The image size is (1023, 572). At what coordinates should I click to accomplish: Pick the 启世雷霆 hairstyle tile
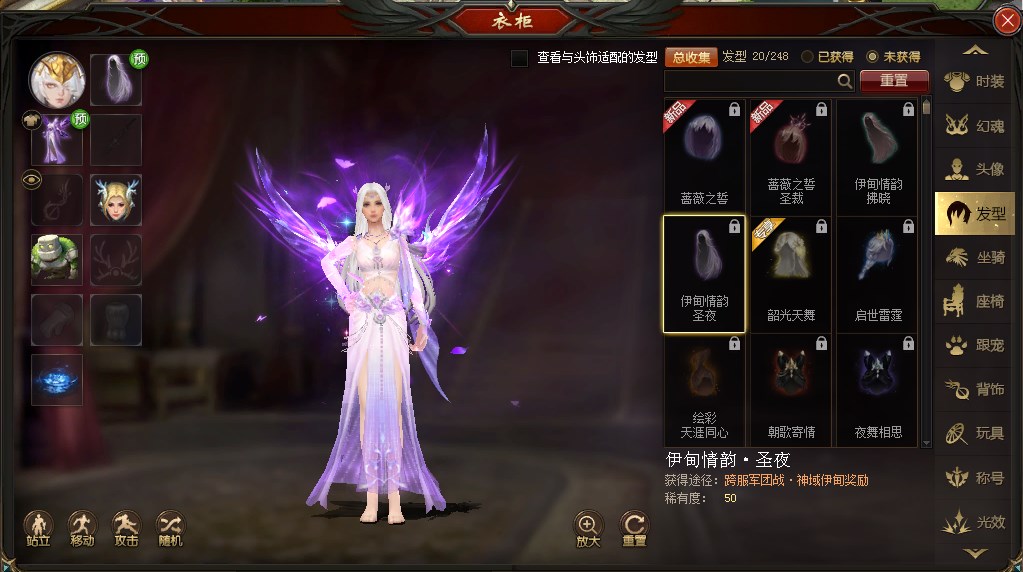878,272
